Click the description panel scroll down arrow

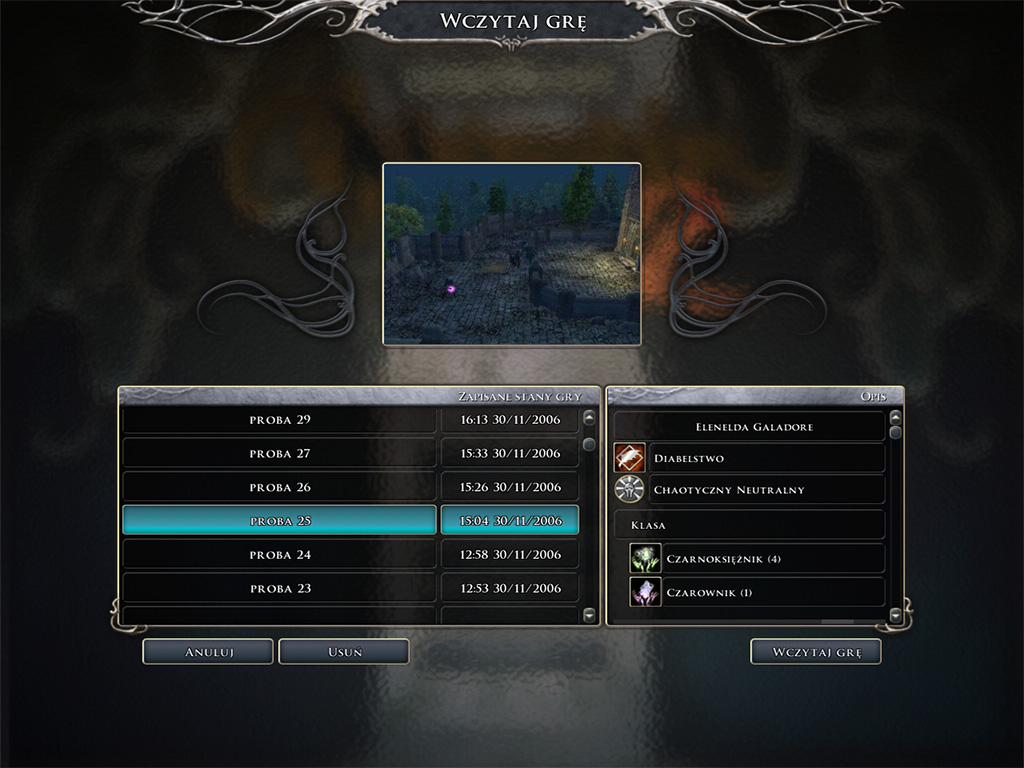[895, 614]
